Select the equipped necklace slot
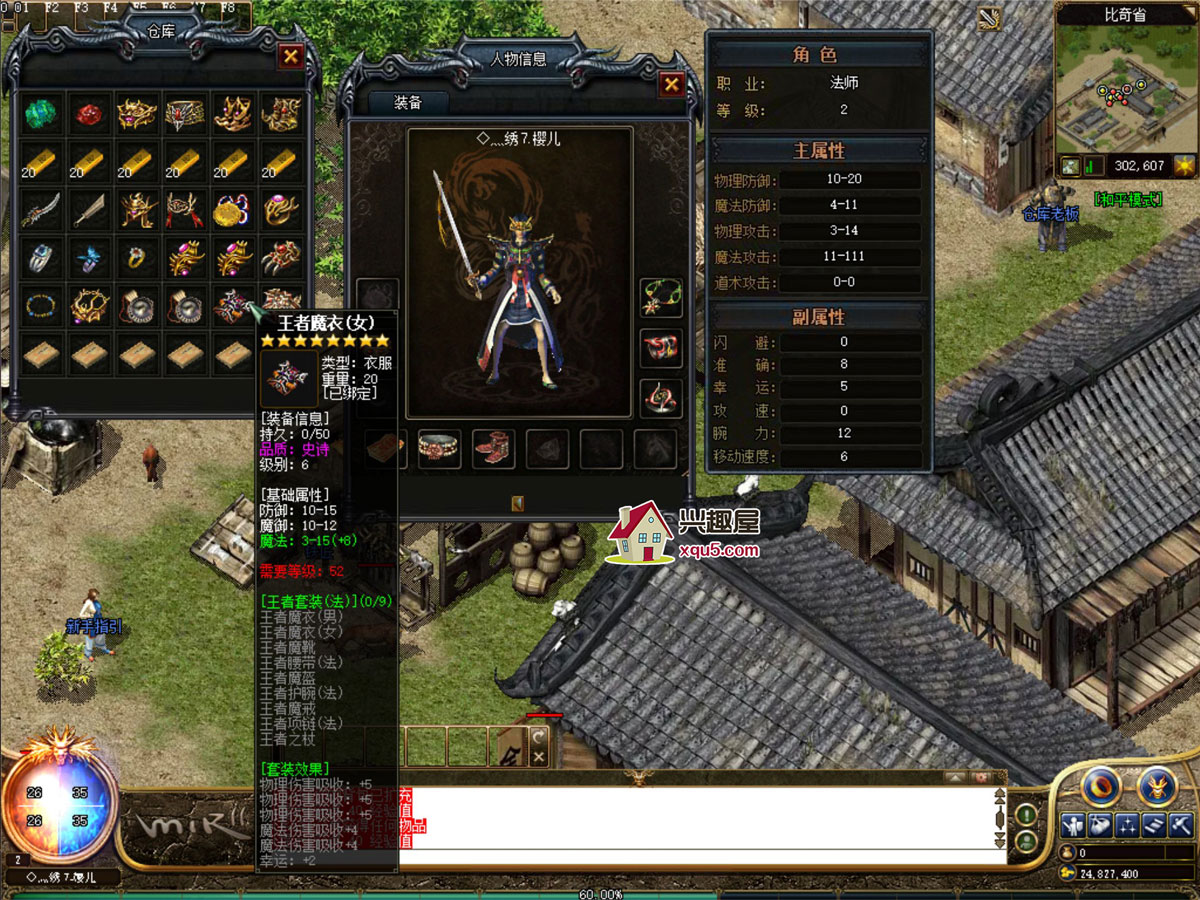Image resolution: width=1200 pixels, height=900 pixels. click(x=661, y=296)
